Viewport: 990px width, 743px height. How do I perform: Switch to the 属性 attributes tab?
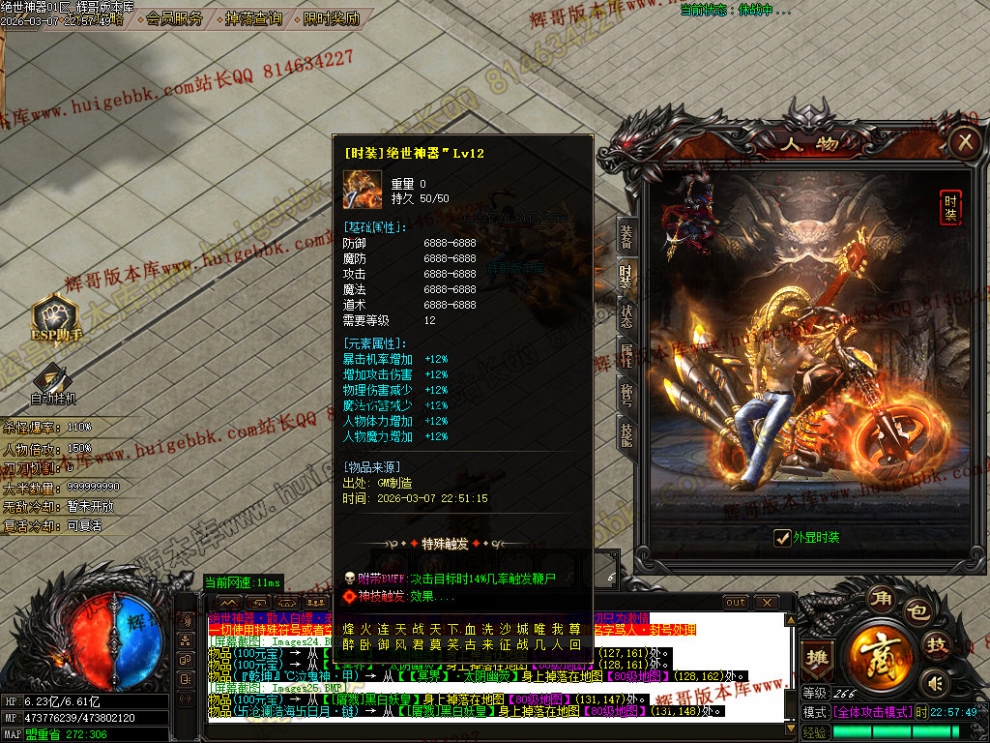(x=626, y=355)
